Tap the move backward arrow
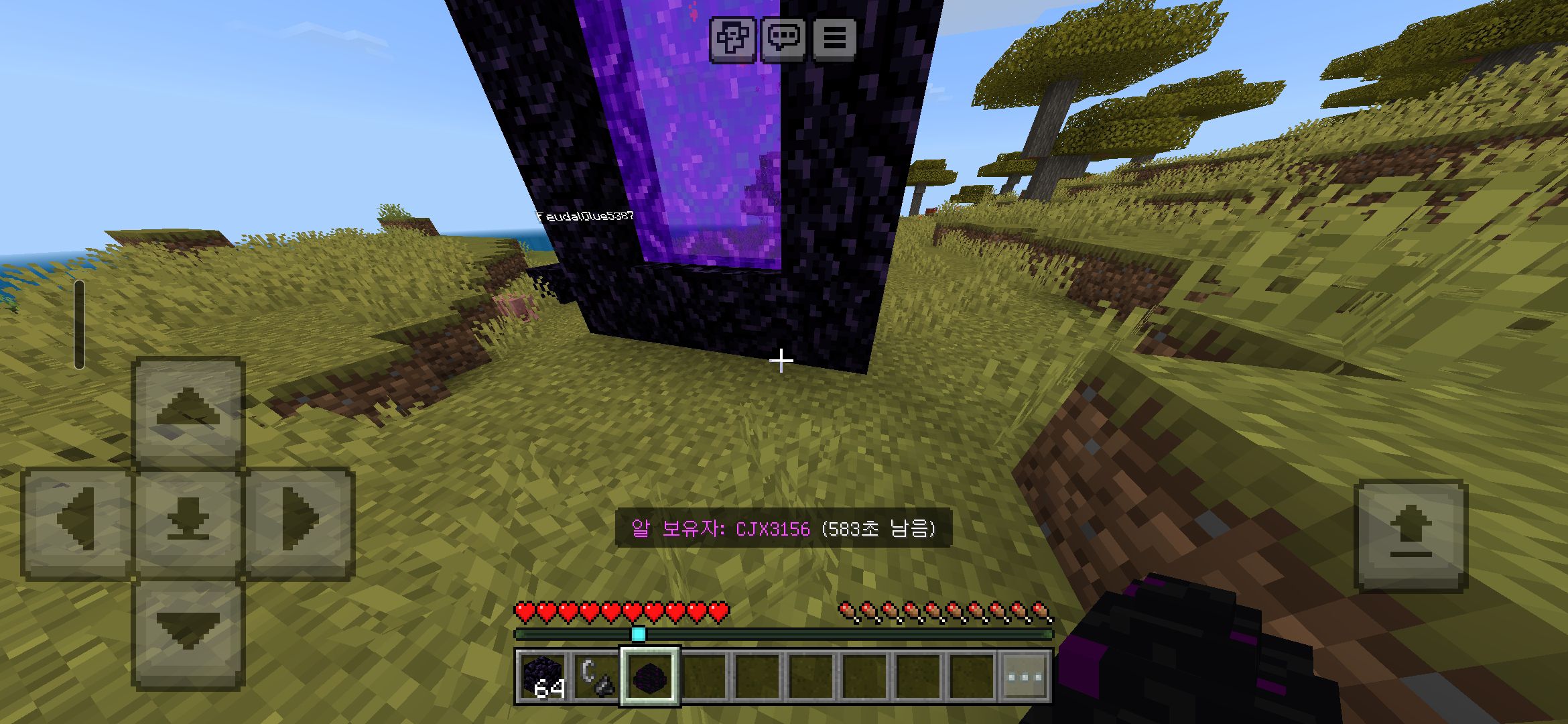Screen dimensions: 1568x724 pos(188,633)
